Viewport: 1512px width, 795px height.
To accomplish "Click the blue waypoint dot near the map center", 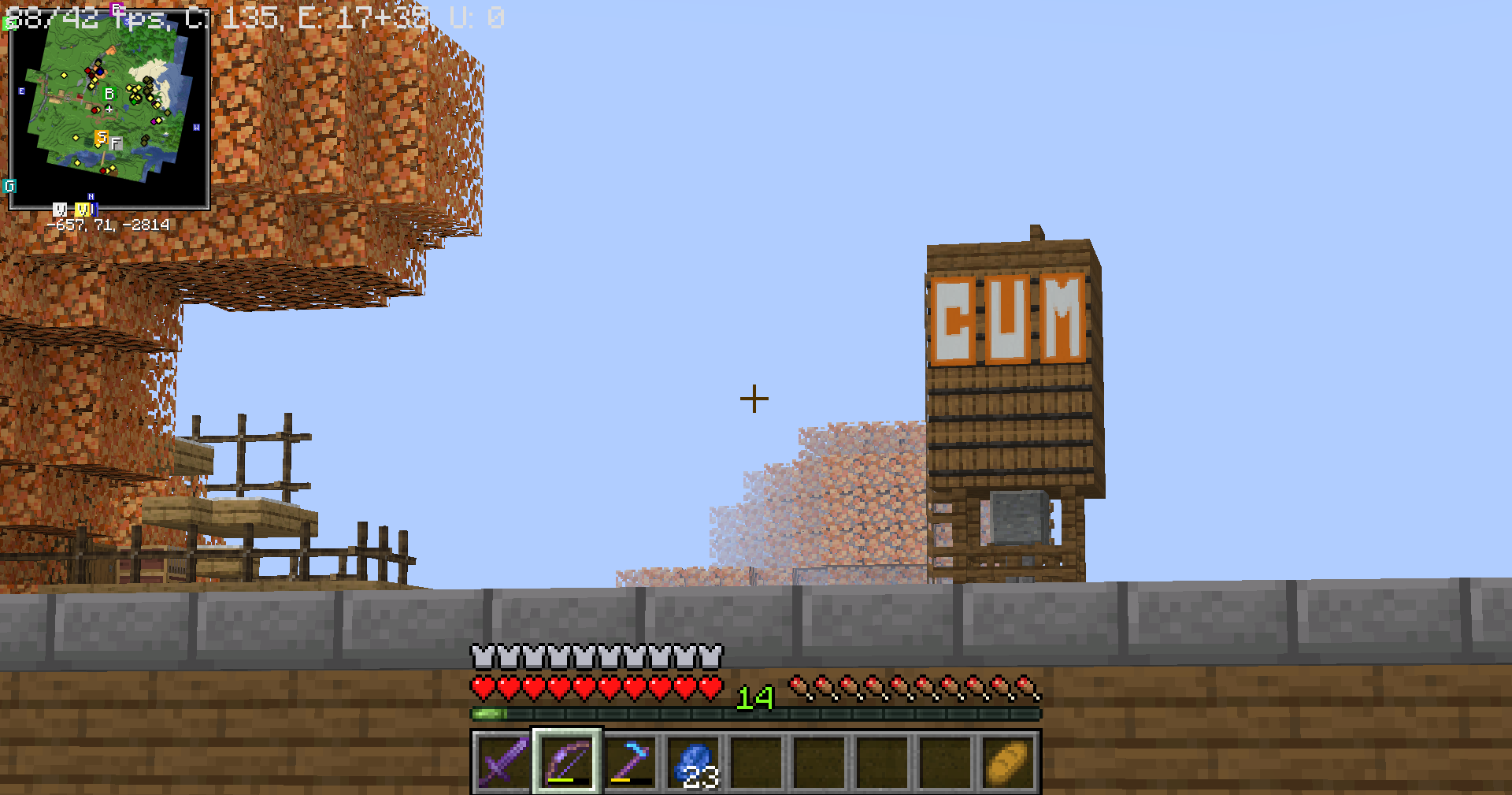I will pos(101,72).
